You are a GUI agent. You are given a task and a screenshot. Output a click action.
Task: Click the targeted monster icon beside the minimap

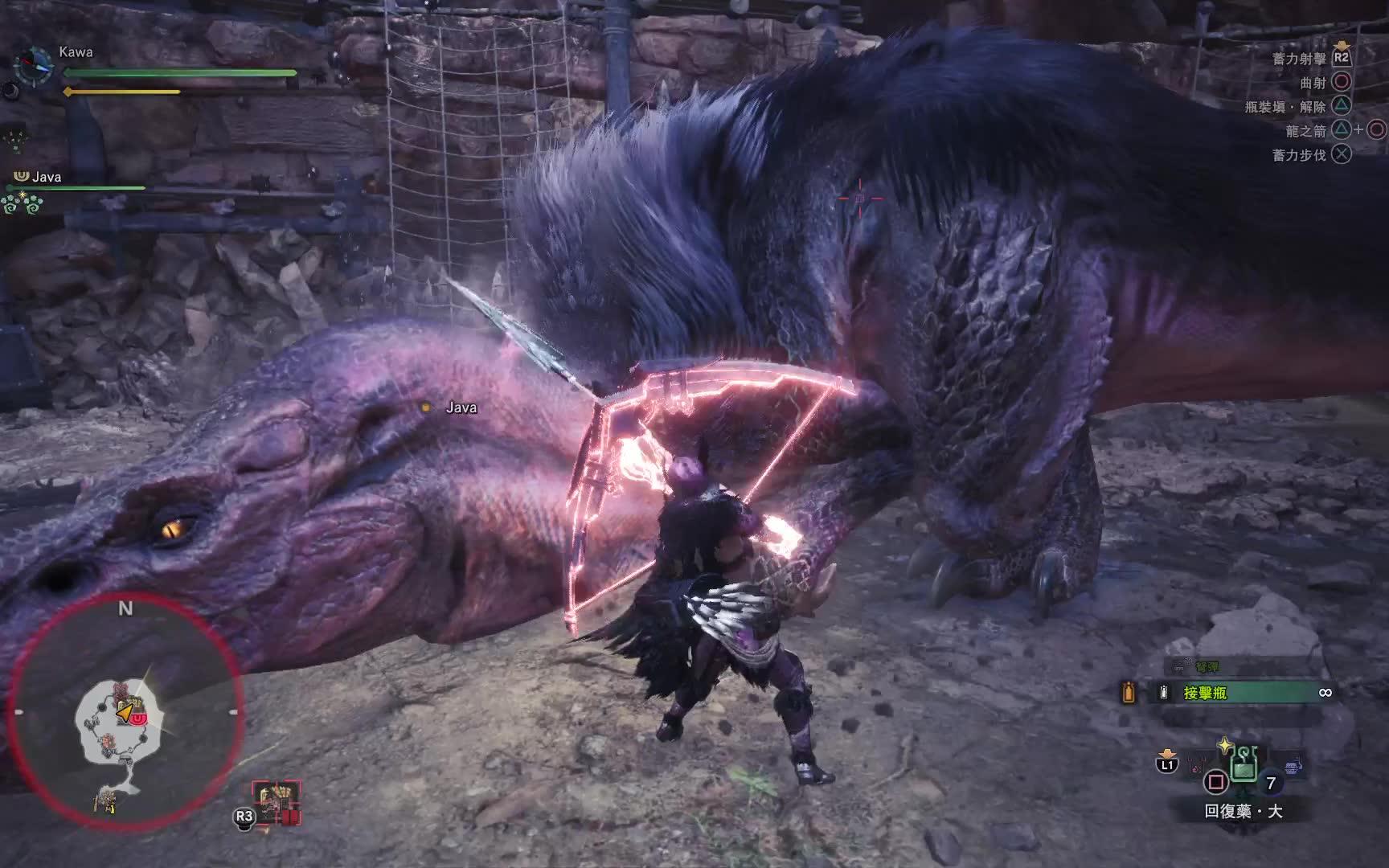point(277,803)
